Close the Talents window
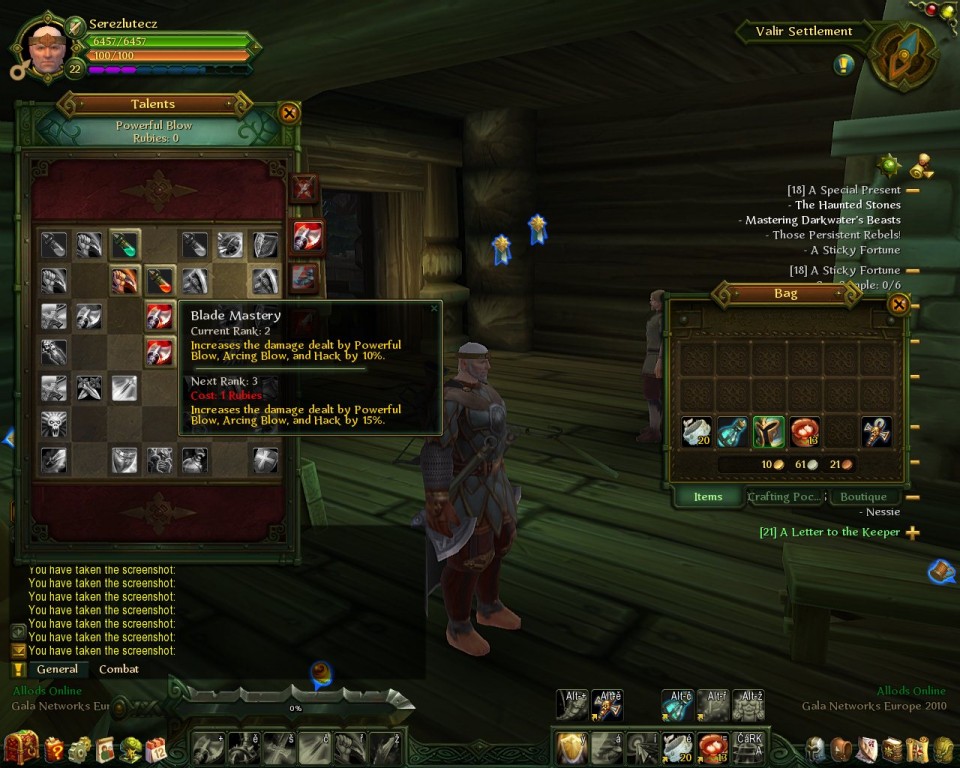The width and height of the screenshot is (960, 768). 290,113
